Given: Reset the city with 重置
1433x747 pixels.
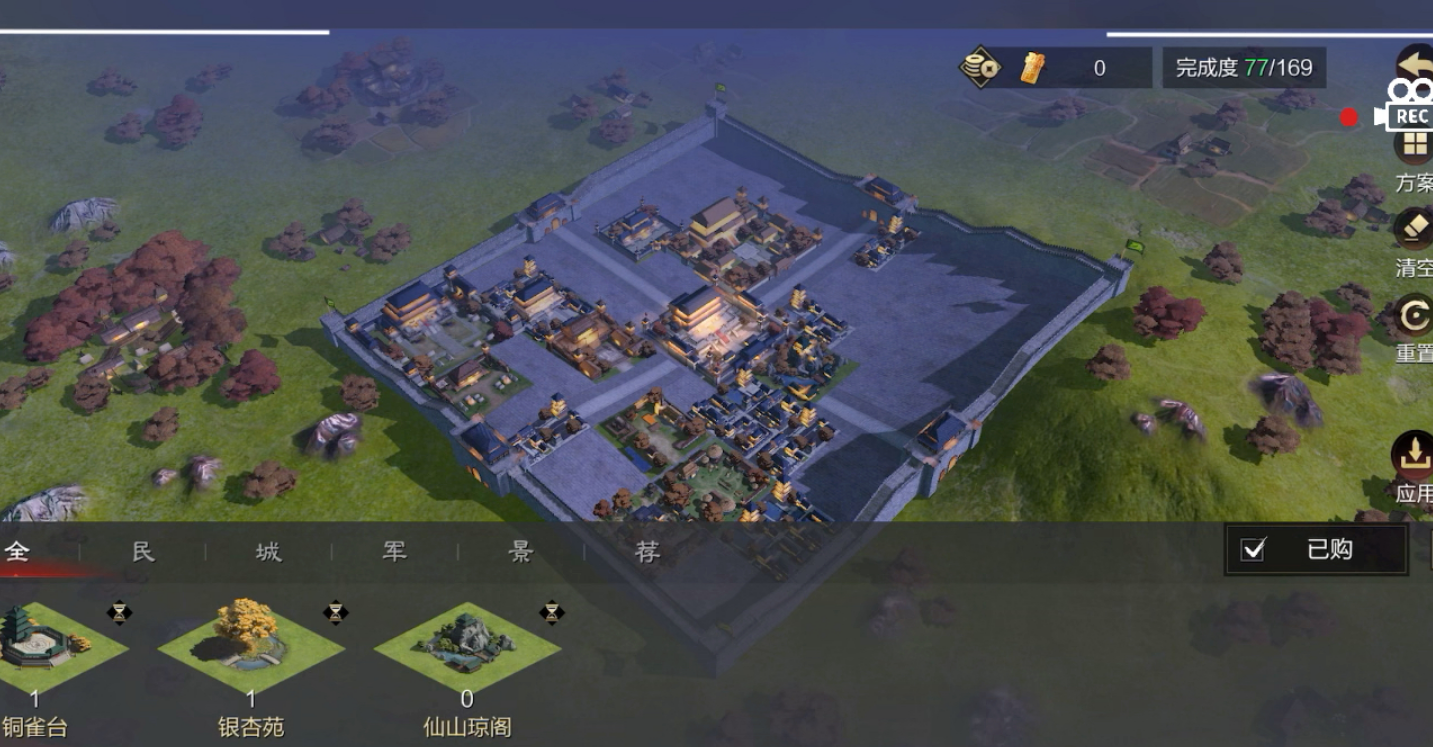Looking at the screenshot, I should [1414, 318].
